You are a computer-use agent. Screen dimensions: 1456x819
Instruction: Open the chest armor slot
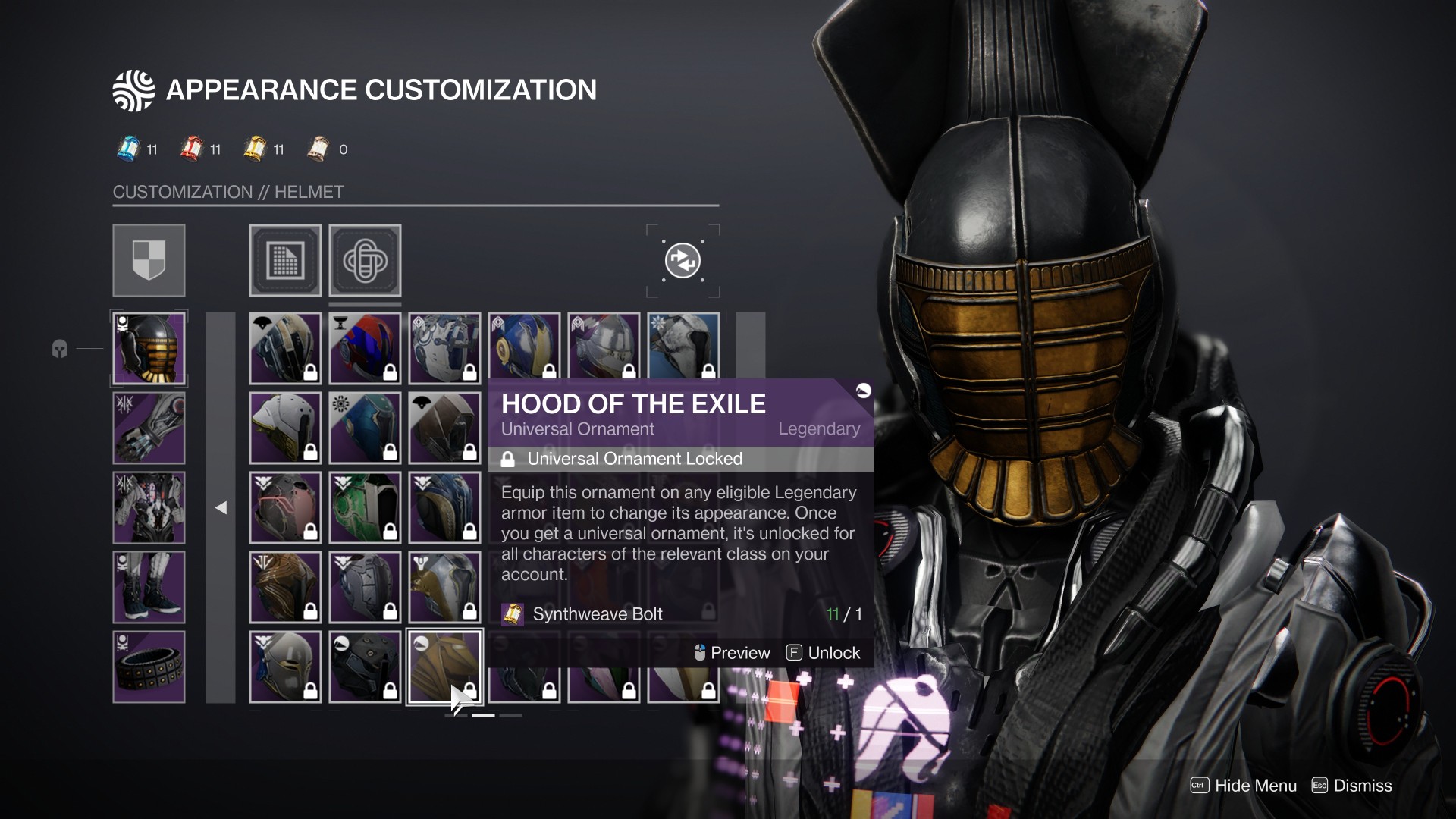149,507
